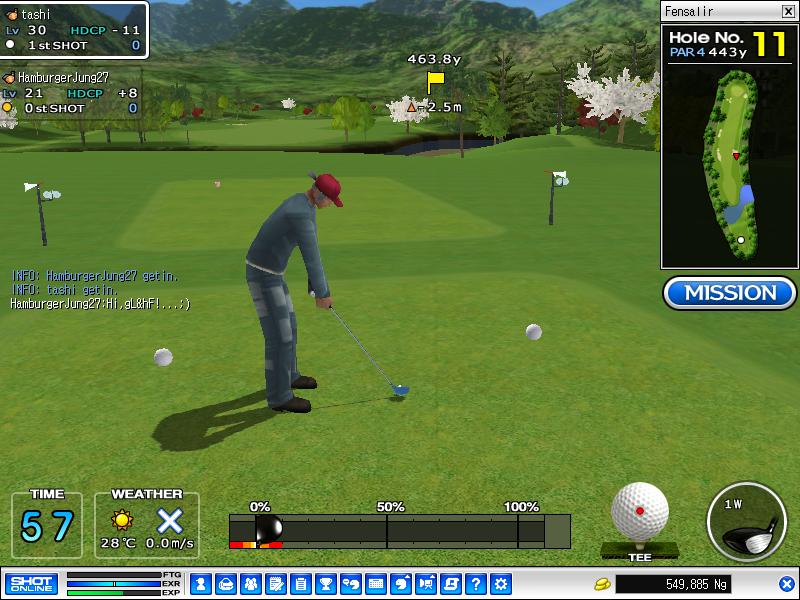
Task: Open the notepad with pencil icon
Action: click(275, 584)
